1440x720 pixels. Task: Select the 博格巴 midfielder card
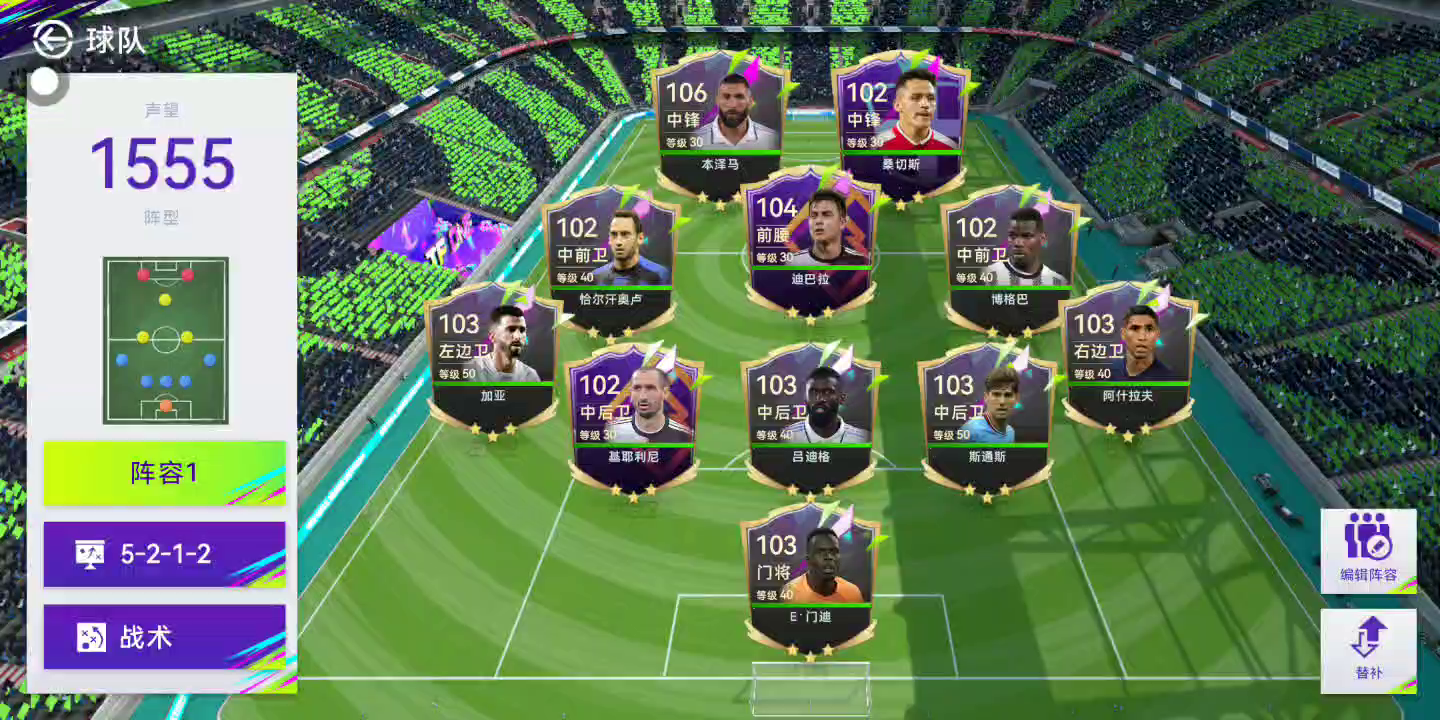pyautogui.click(x=1010, y=258)
